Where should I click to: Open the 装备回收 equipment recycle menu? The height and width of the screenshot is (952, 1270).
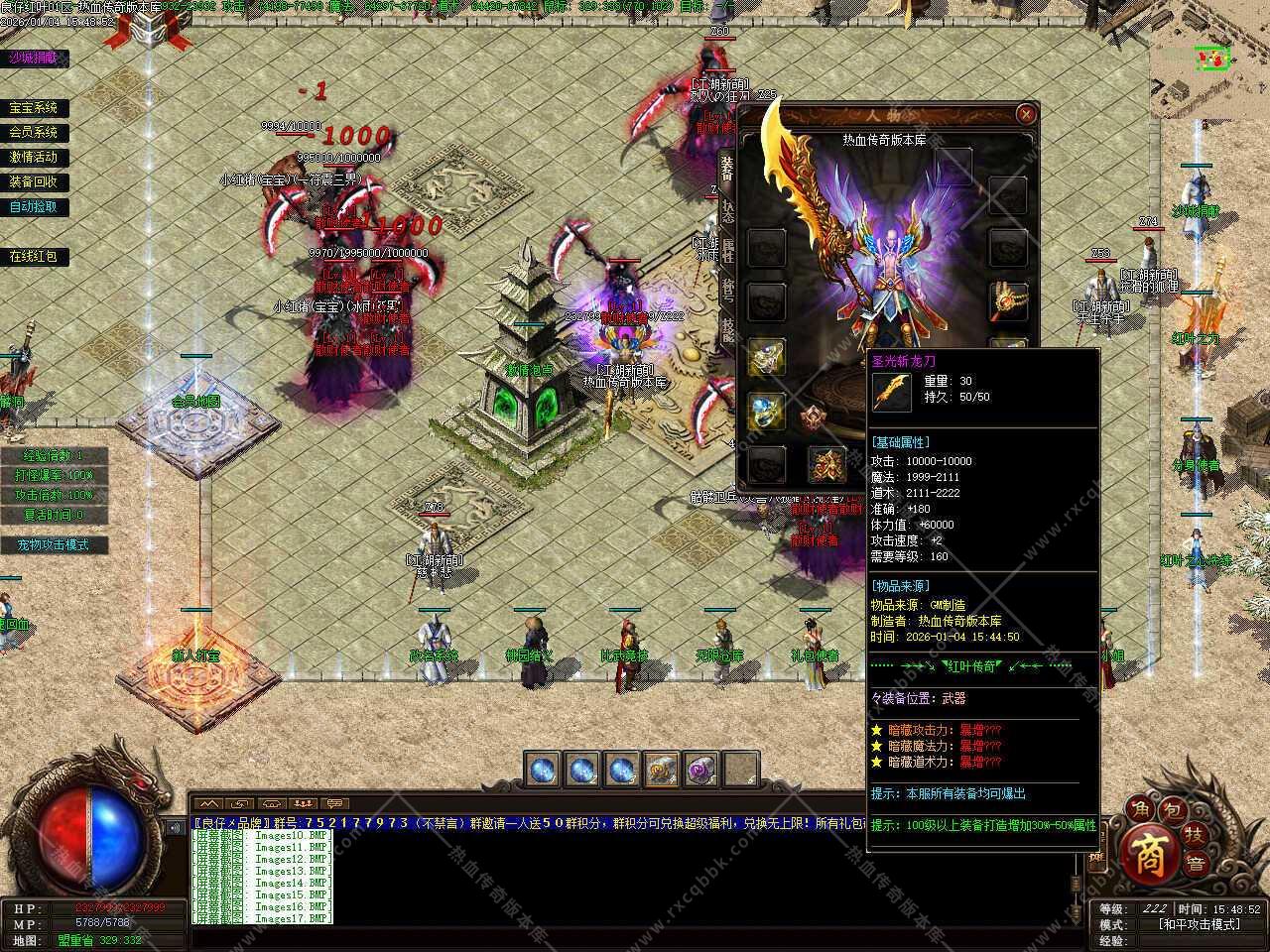click(34, 181)
